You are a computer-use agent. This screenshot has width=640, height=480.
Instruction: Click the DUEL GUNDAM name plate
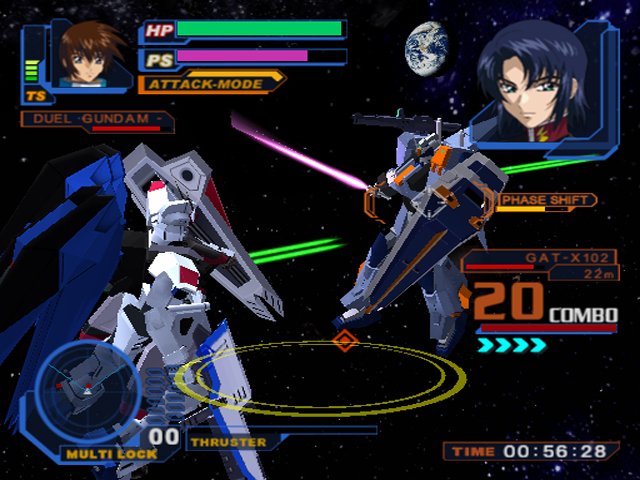point(96,121)
